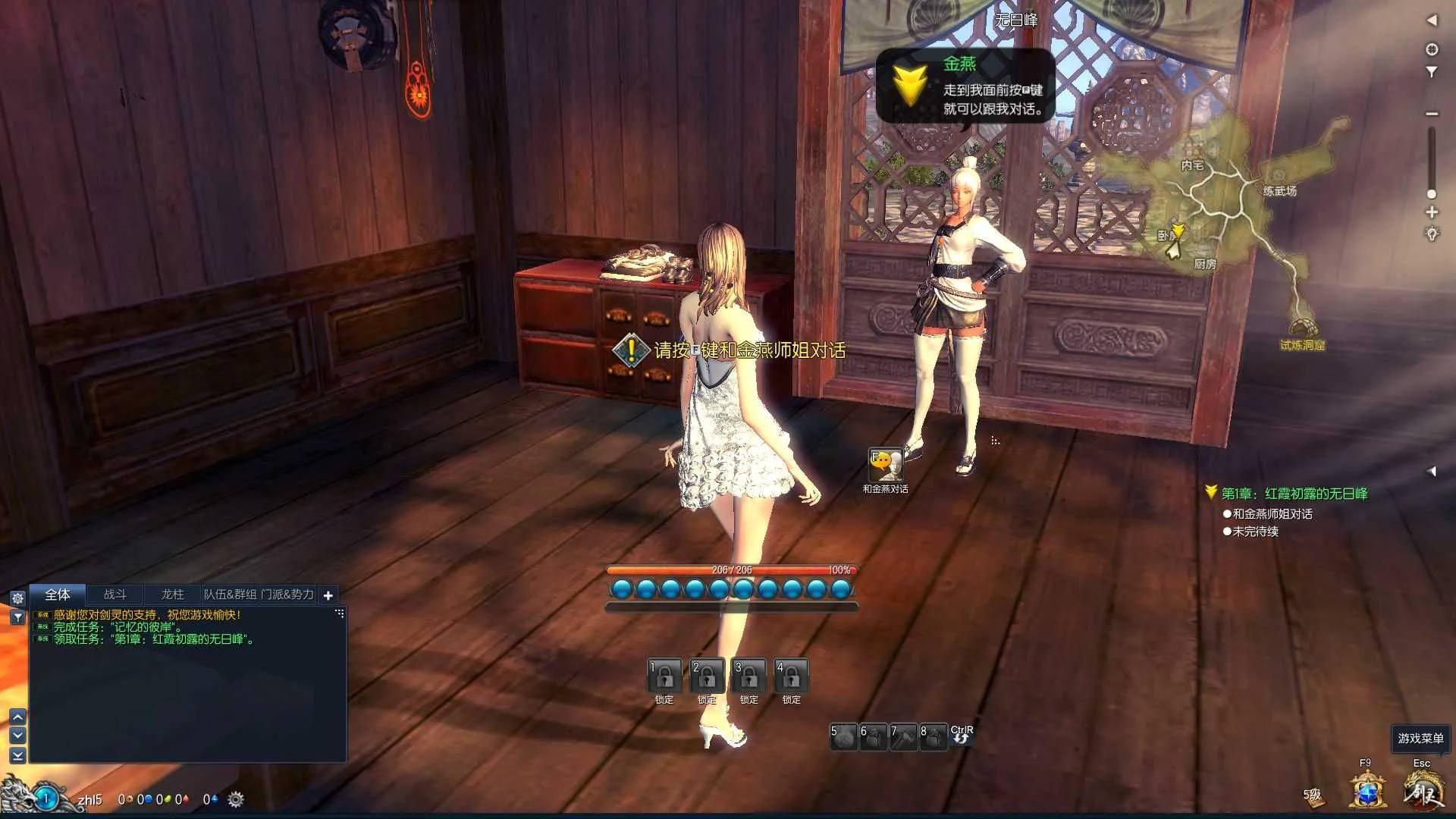Select the 第1章 quest tracker title
Viewport: 1456px width, 819px height.
point(1294,494)
